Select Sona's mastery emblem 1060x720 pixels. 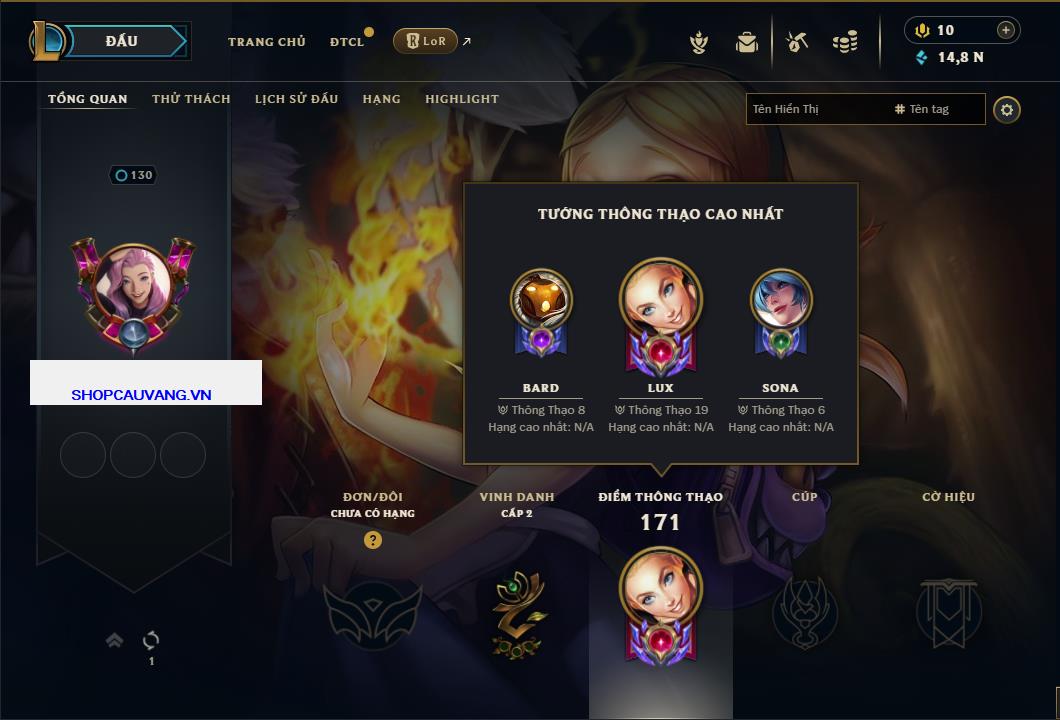pyautogui.click(x=781, y=312)
